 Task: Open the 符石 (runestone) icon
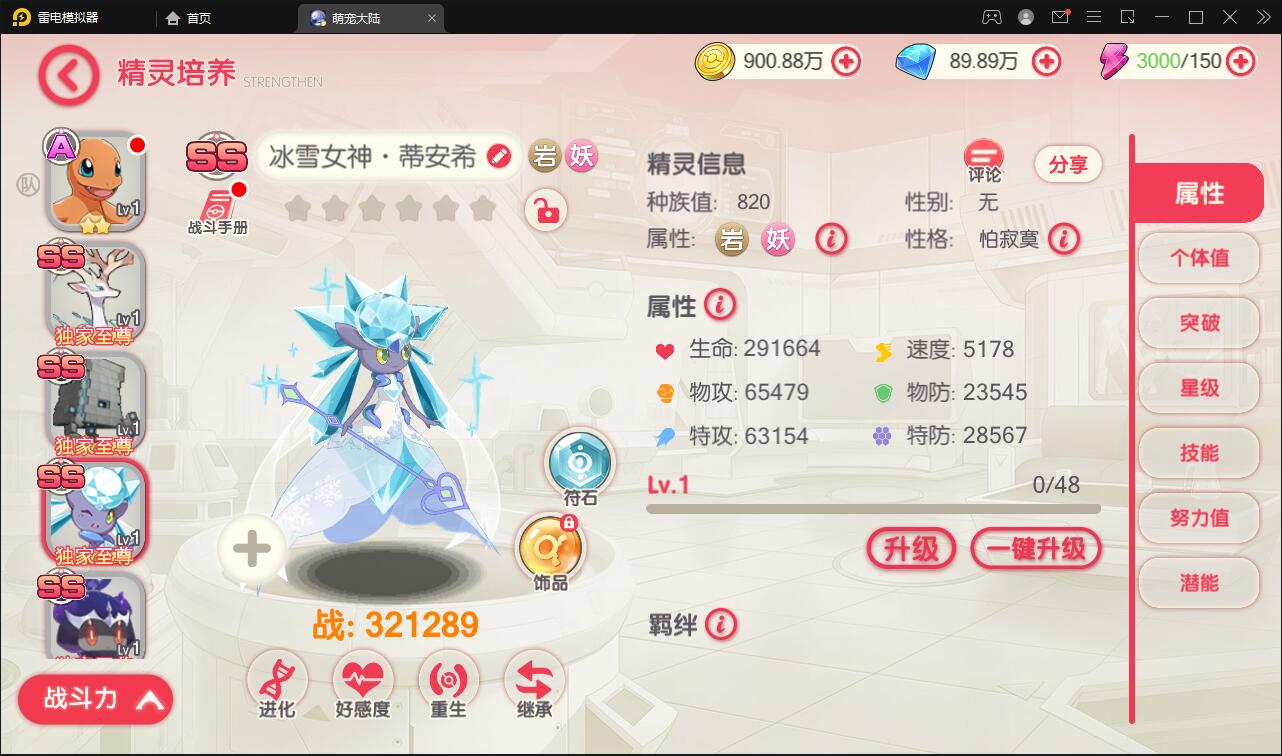tap(580, 464)
